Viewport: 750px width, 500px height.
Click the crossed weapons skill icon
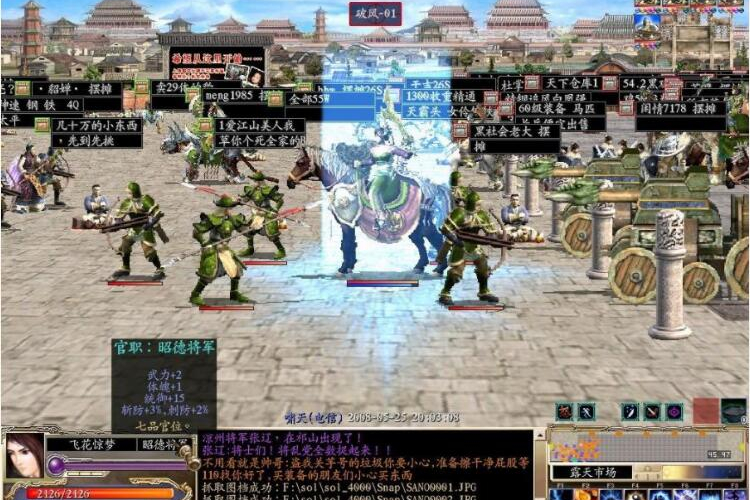pyautogui.click(x=587, y=411)
